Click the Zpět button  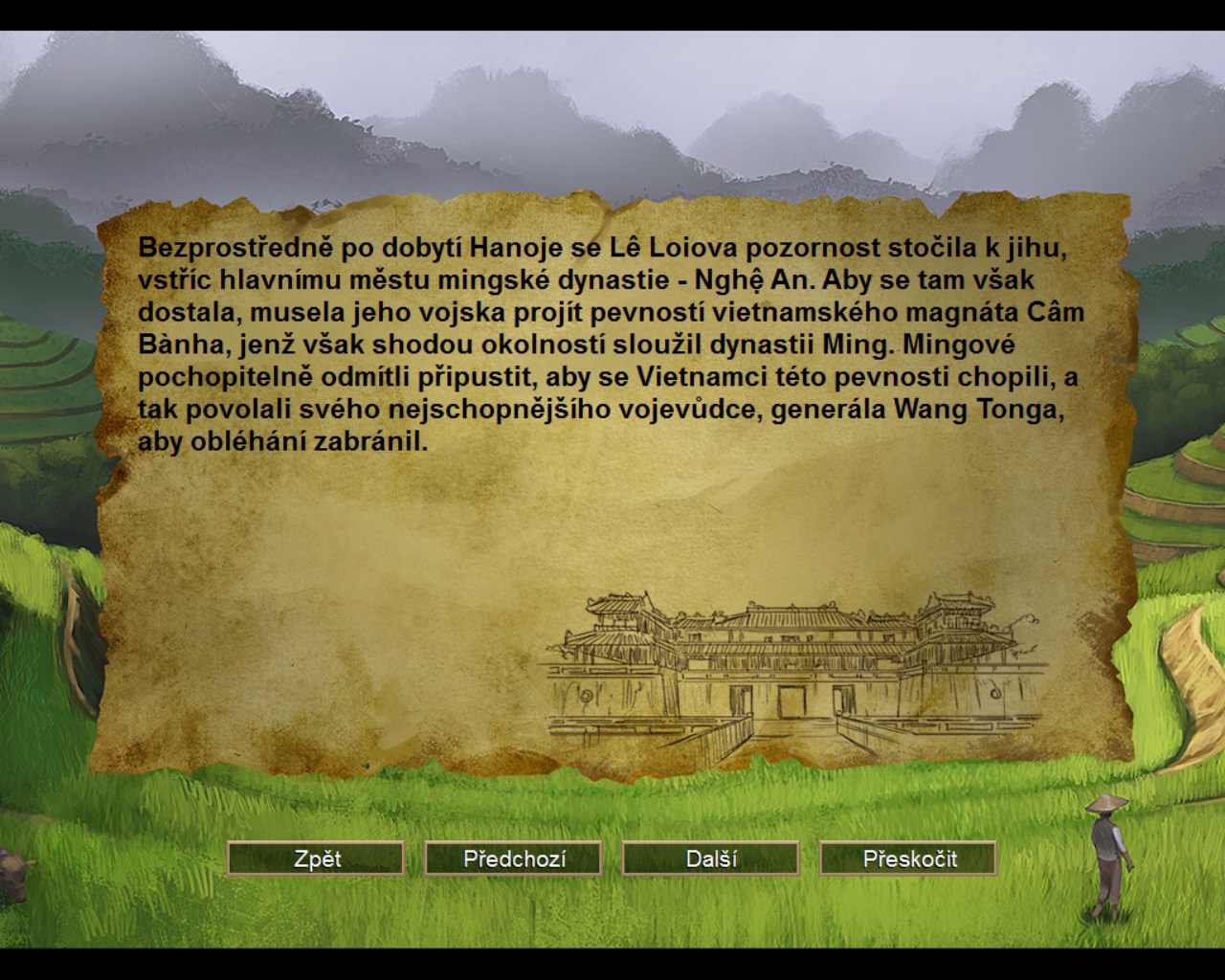pos(316,858)
